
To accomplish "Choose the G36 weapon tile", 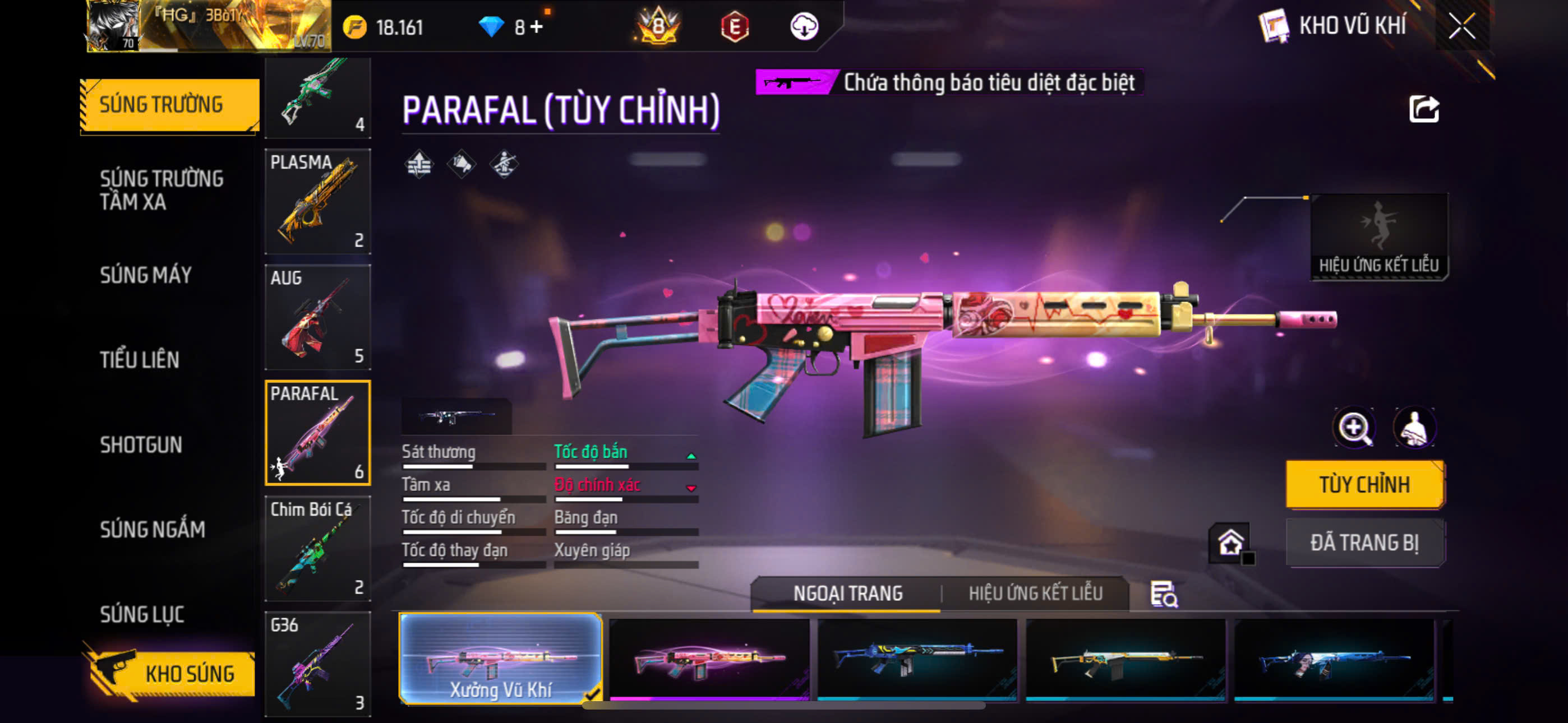I will [318, 664].
